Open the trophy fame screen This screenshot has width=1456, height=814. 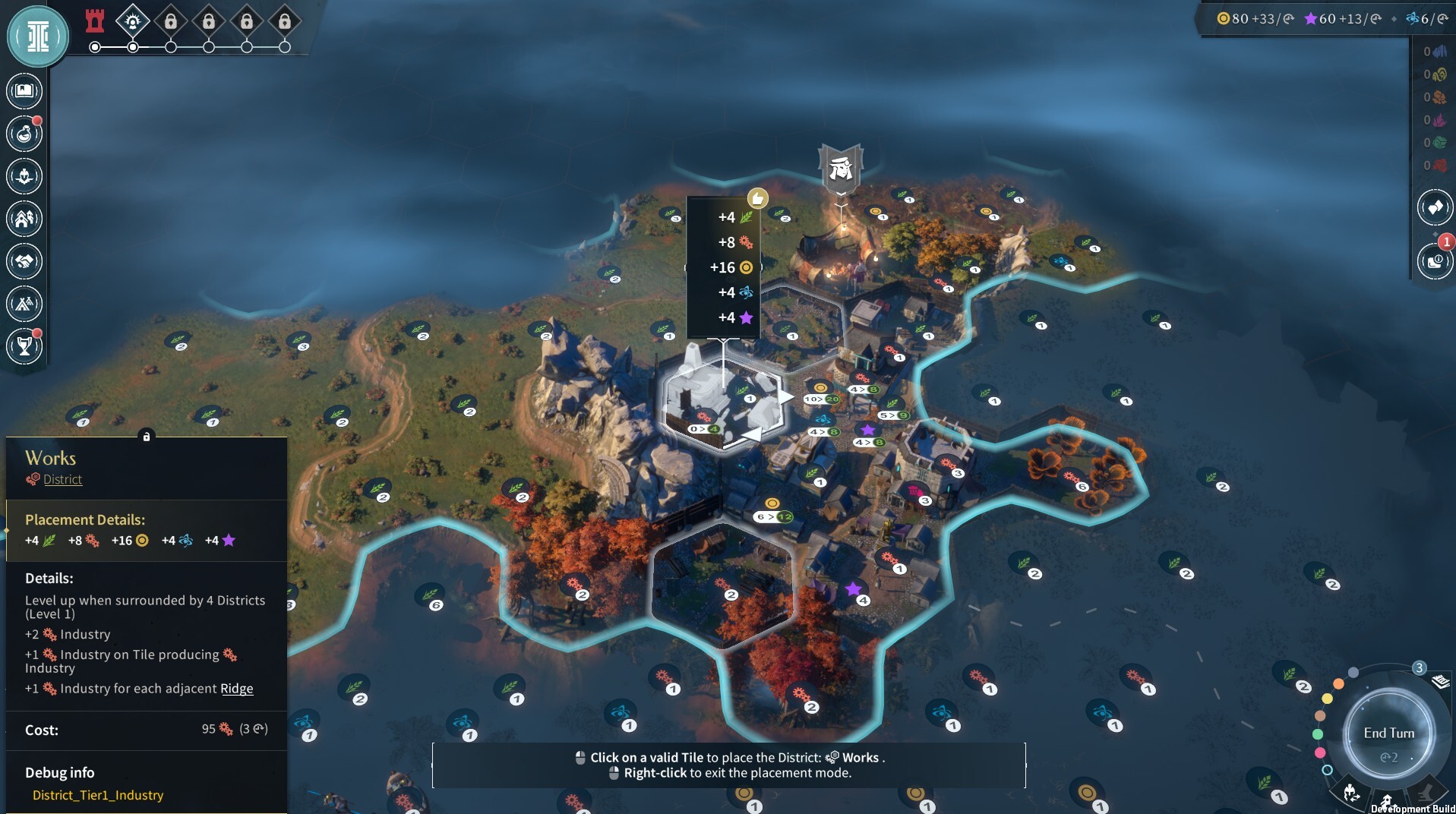click(24, 346)
